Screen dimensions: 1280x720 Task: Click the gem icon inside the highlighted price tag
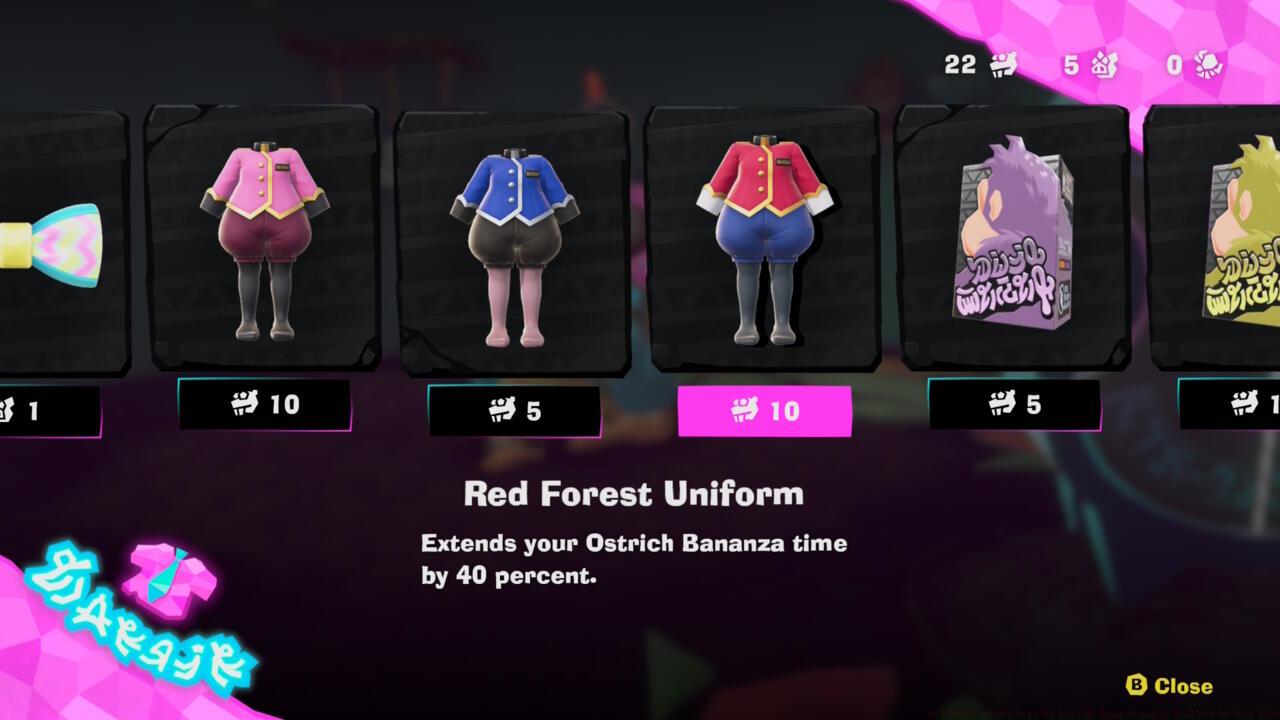click(x=742, y=407)
